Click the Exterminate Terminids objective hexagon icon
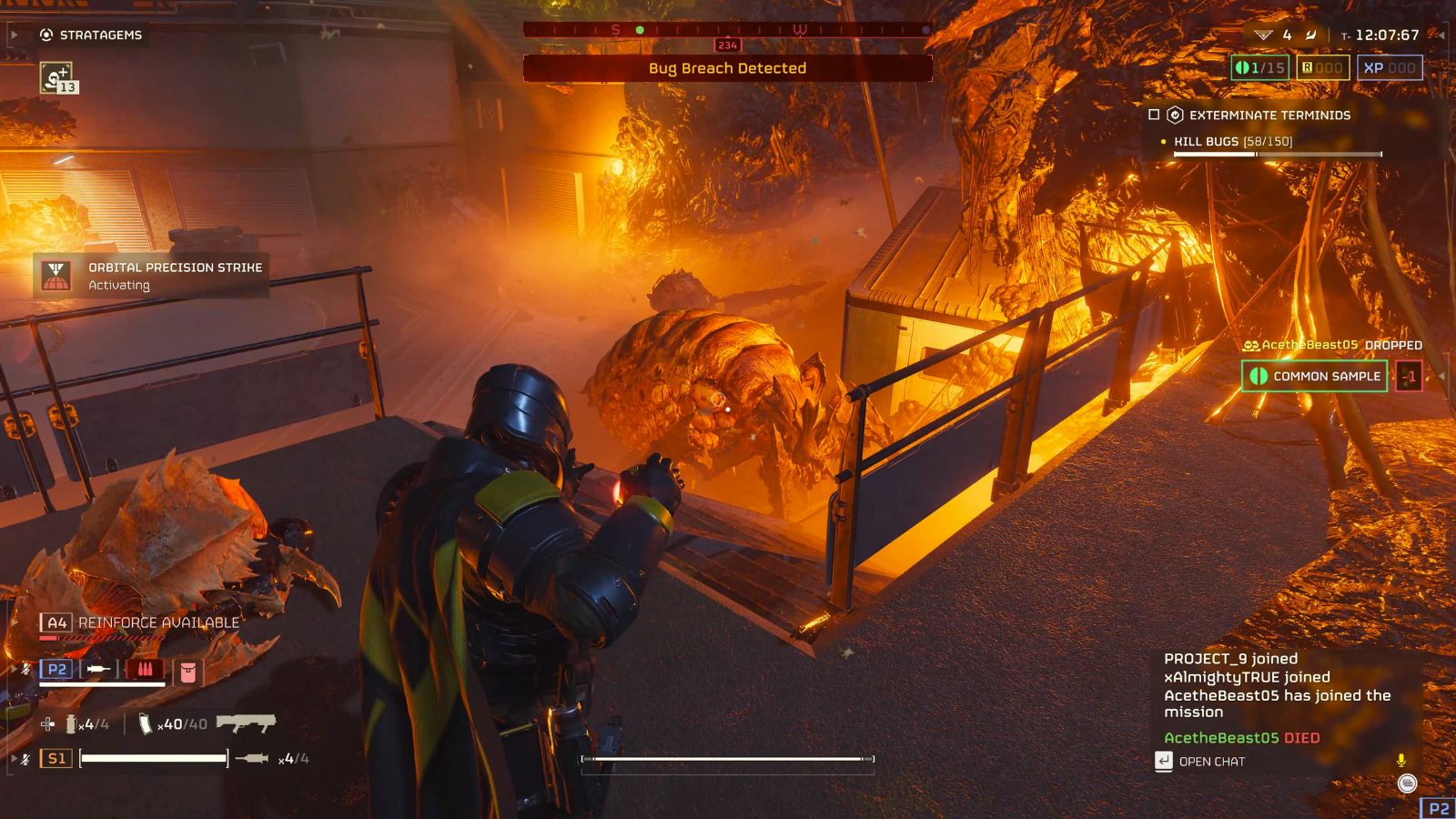The image size is (1456, 819). [x=1174, y=116]
